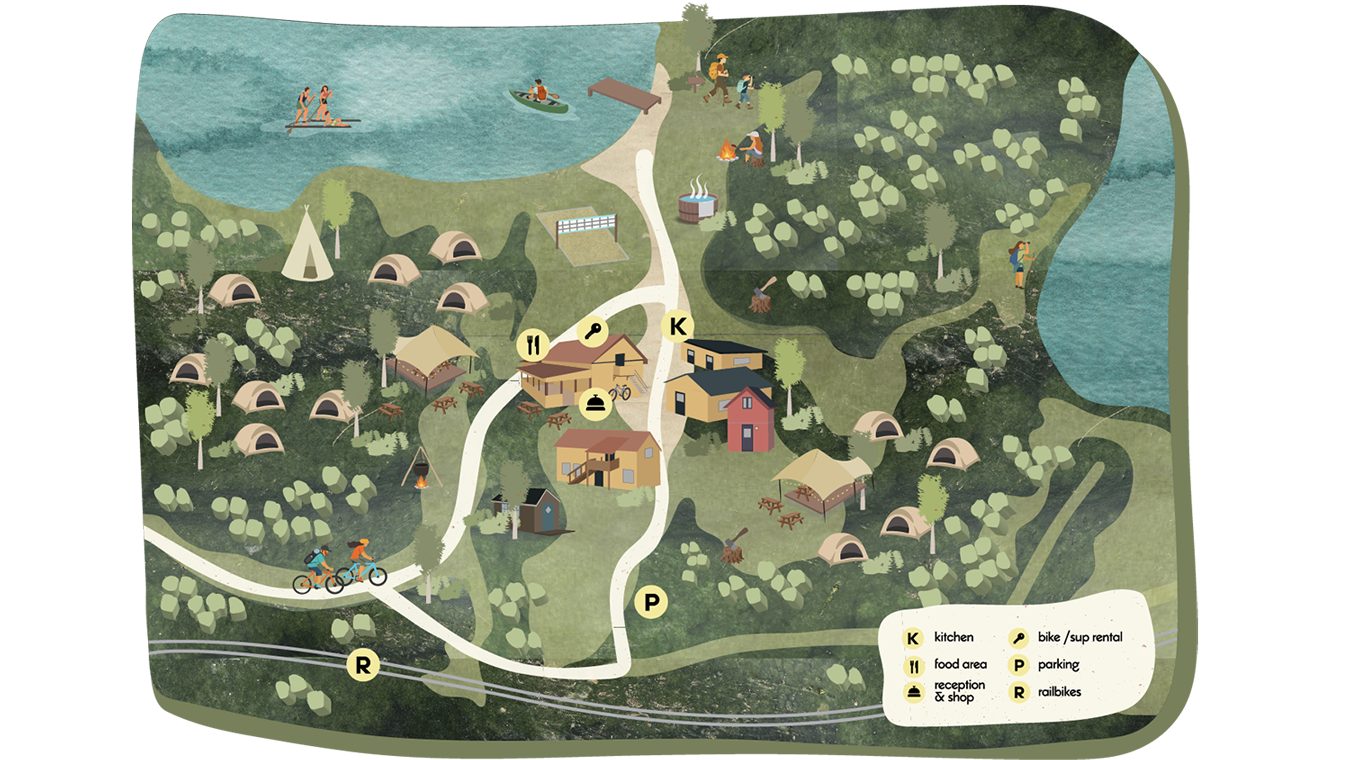
Task: Choose the reception bell marker below the lodge
Action: (593, 403)
